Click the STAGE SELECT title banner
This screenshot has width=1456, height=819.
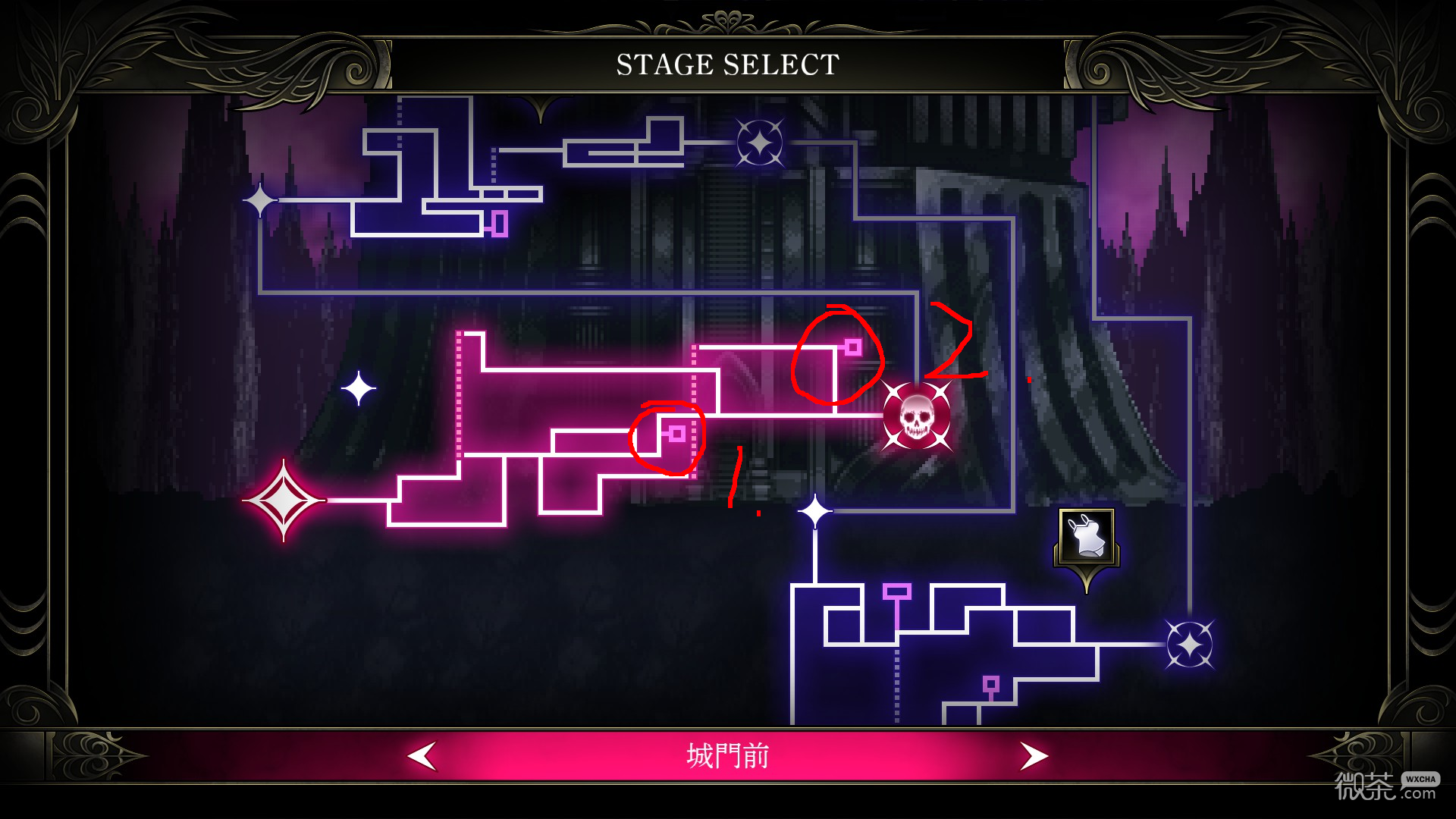(x=726, y=64)
